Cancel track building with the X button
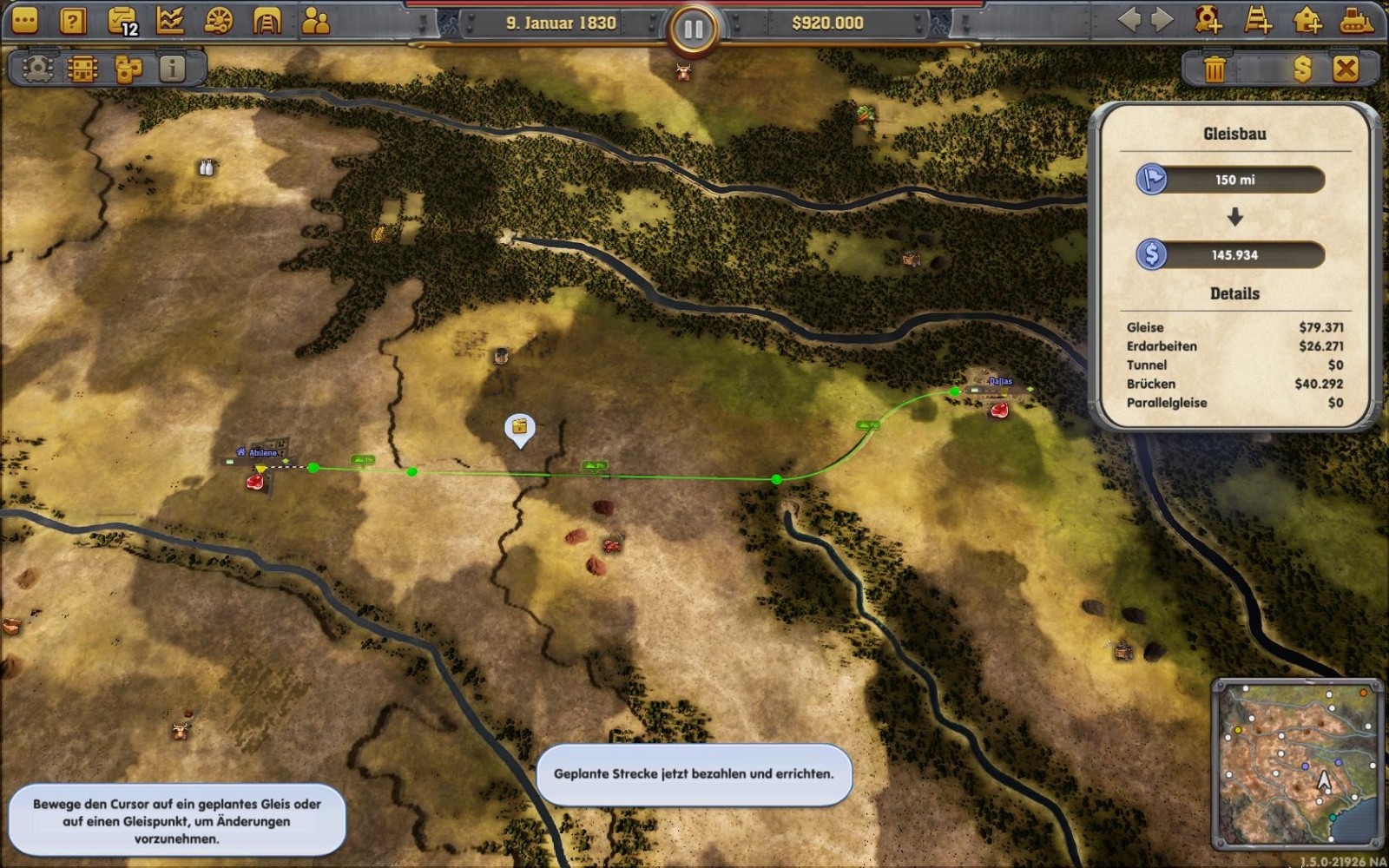Screen dimensions: 1389x868 click(x=1346, y=69)
